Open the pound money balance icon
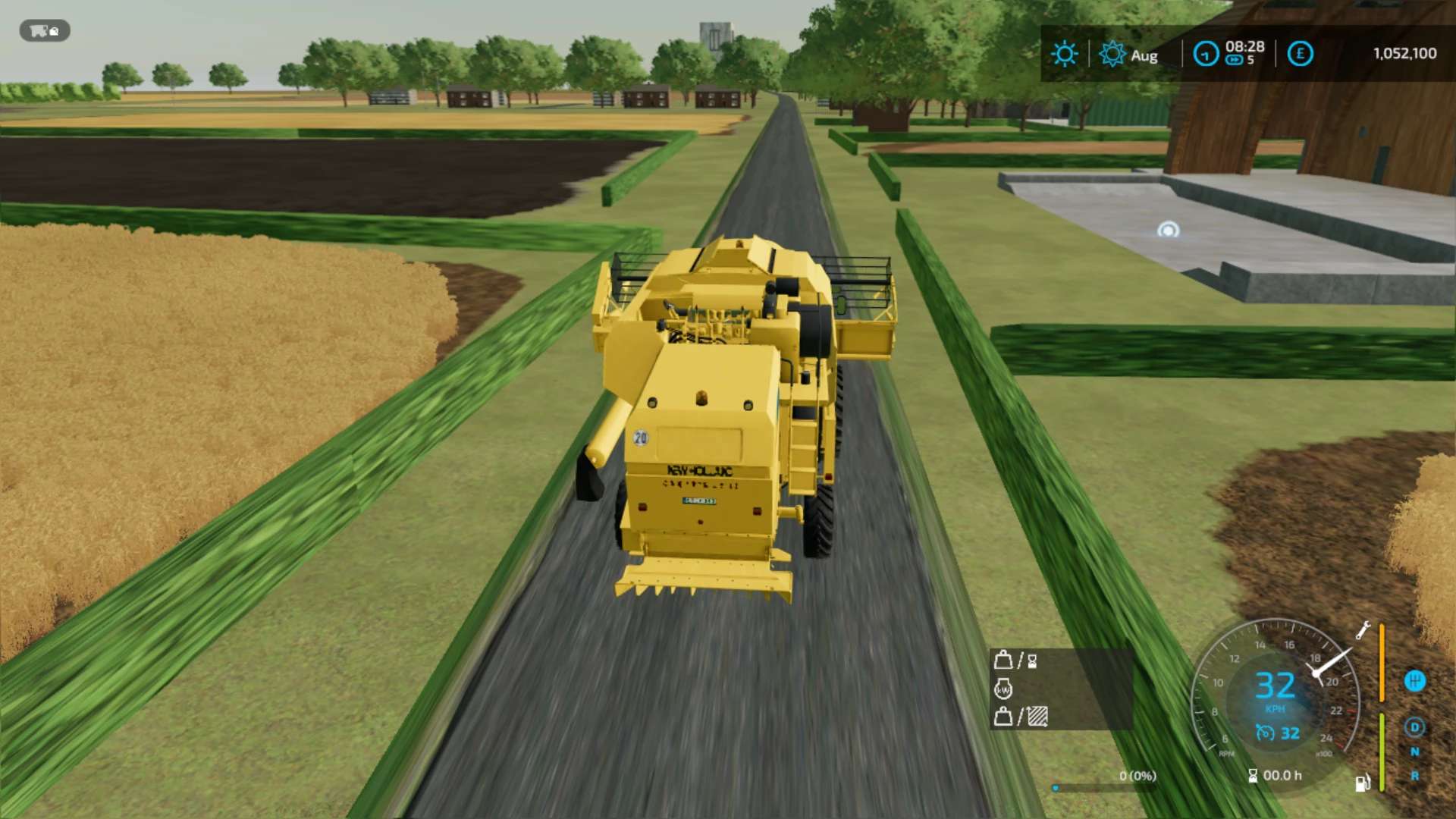Image resolution: width=1456 pixels, height=819 pixels. point(1300,54)
